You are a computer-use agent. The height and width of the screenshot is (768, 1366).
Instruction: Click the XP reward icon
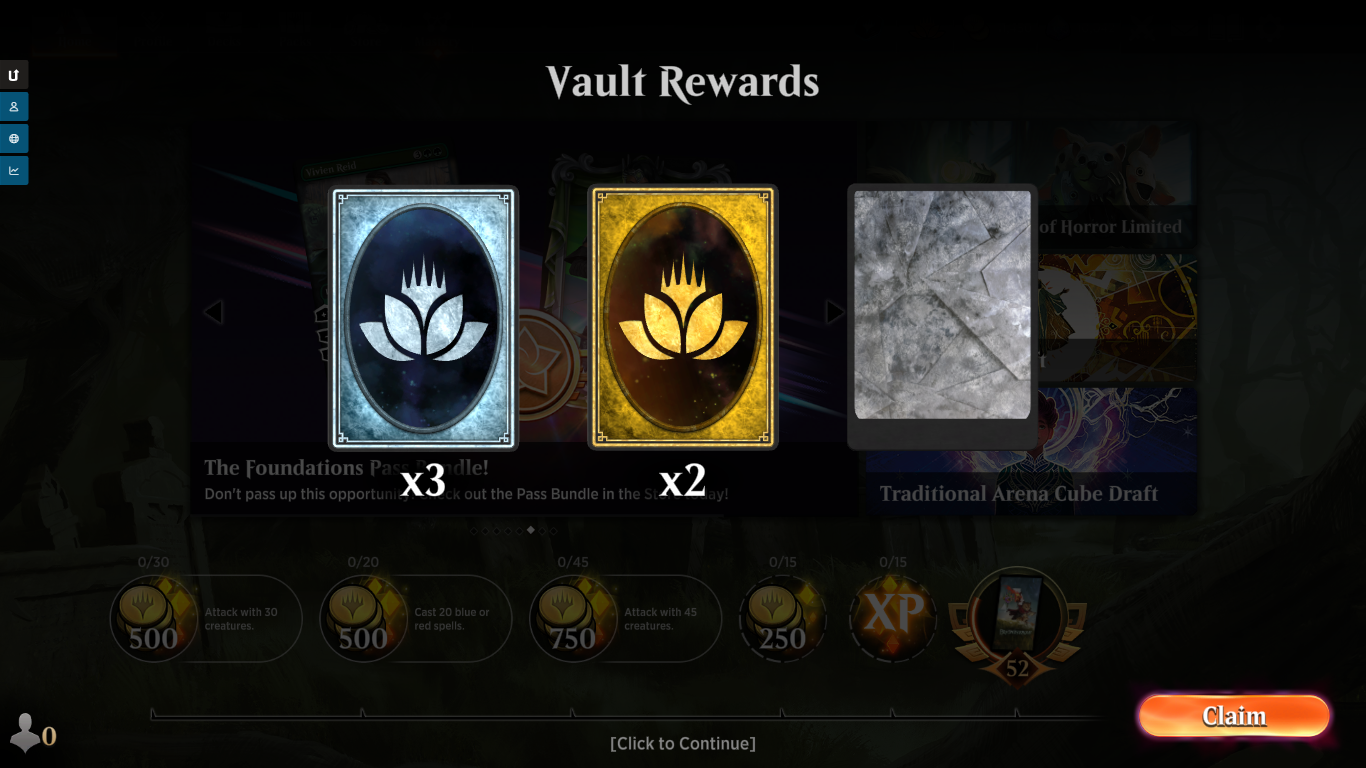tap(893, 619)
